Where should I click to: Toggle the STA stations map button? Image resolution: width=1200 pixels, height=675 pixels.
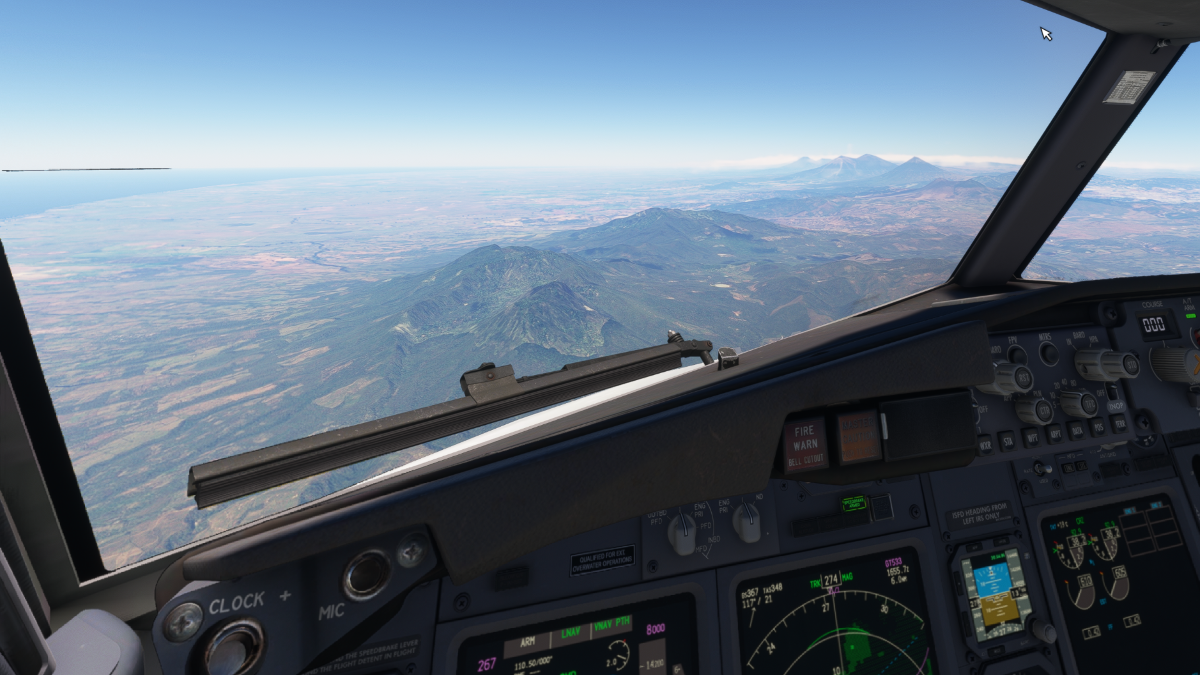(1010, 439)
